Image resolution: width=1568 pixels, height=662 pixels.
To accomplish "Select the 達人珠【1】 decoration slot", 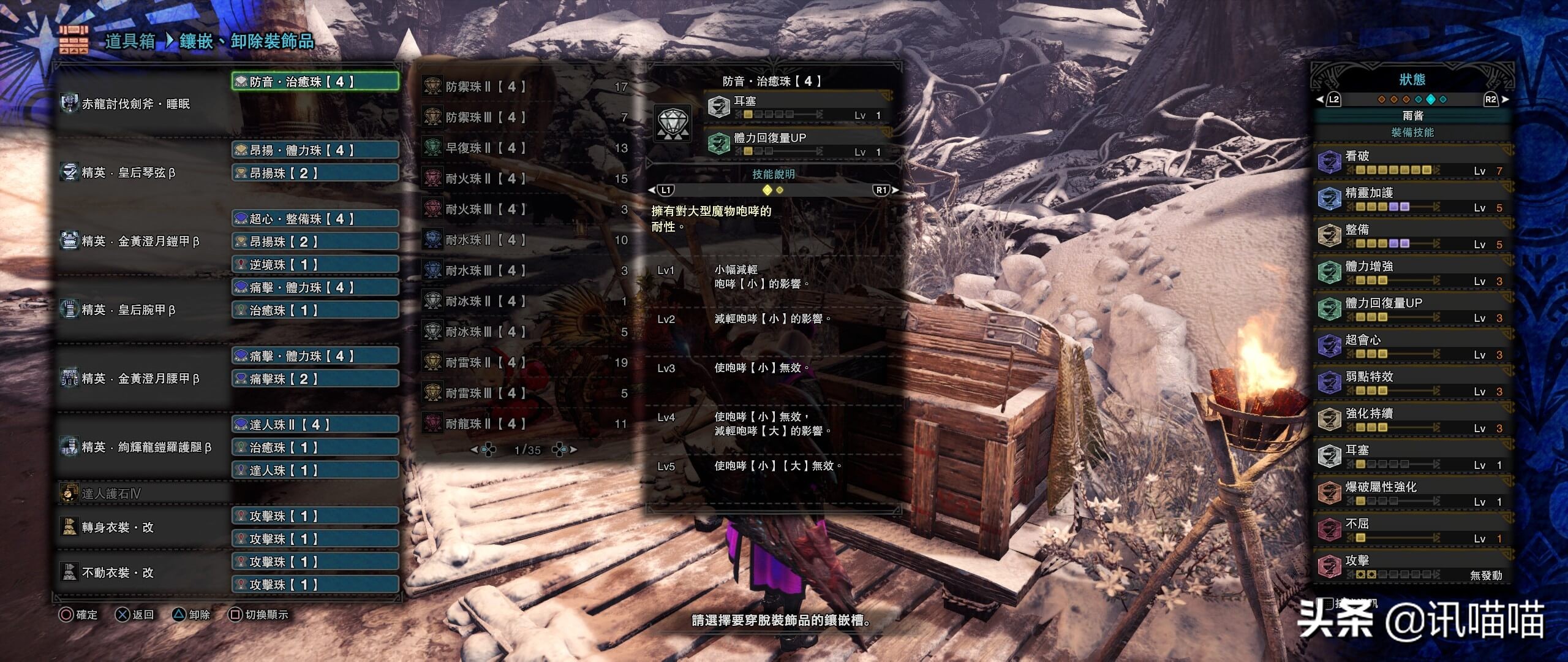I will pos(315,470).
